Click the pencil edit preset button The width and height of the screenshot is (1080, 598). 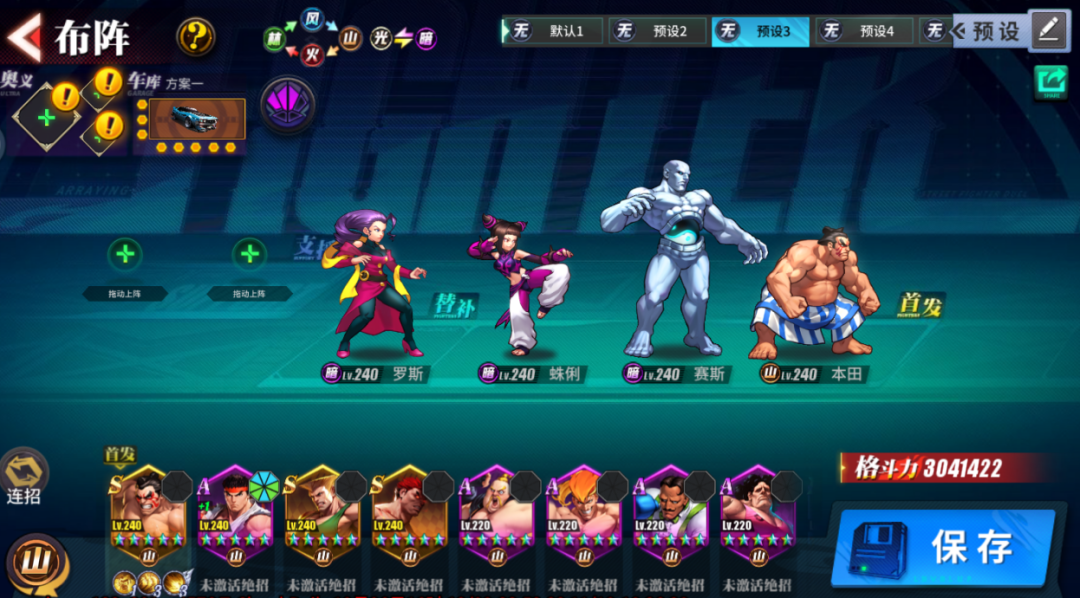click(x=1048, y=30)
